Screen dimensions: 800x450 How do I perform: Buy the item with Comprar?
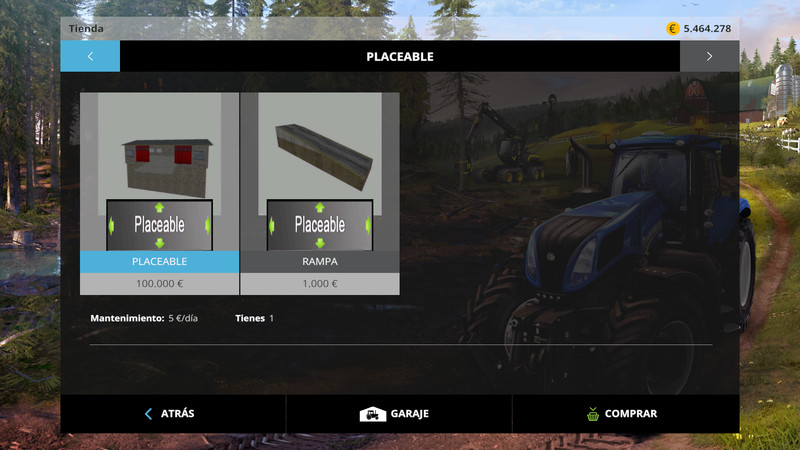coord(625,413)
